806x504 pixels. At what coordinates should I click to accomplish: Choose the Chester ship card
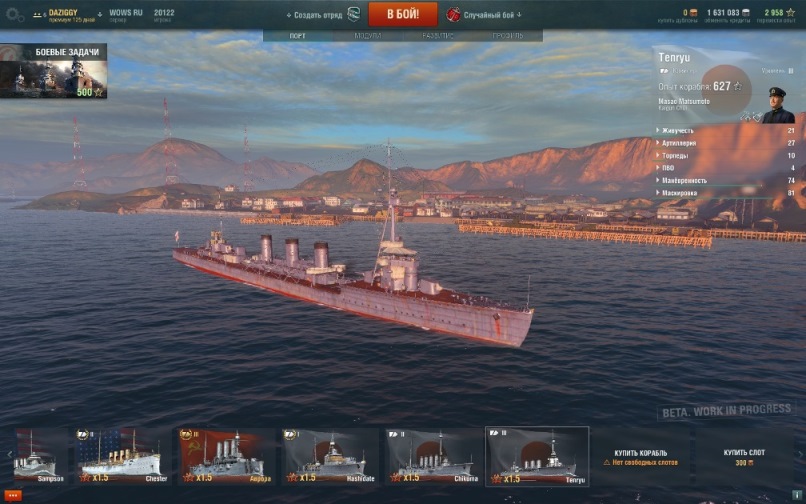(x=121, y=457)
